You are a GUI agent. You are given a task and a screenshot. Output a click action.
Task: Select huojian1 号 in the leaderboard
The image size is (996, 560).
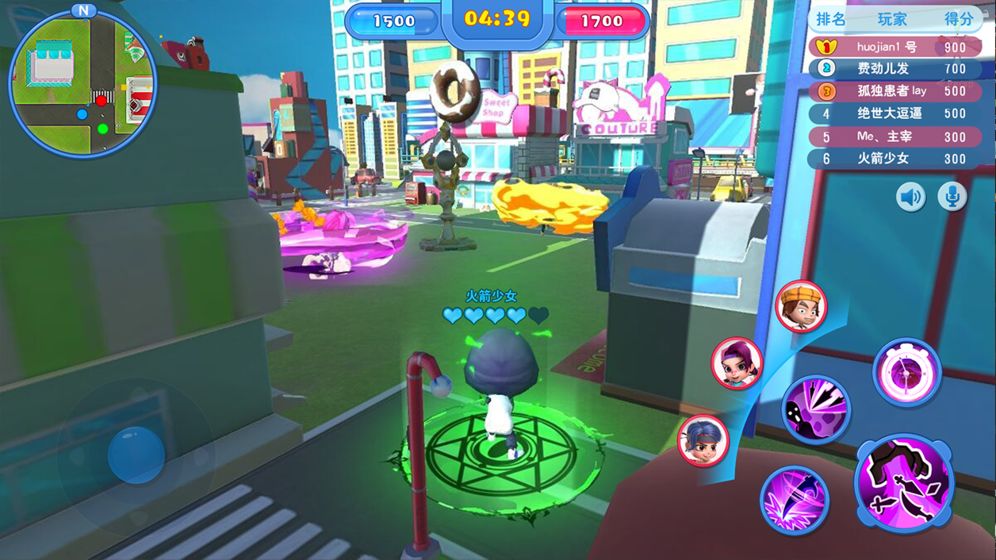pos(893,47)
